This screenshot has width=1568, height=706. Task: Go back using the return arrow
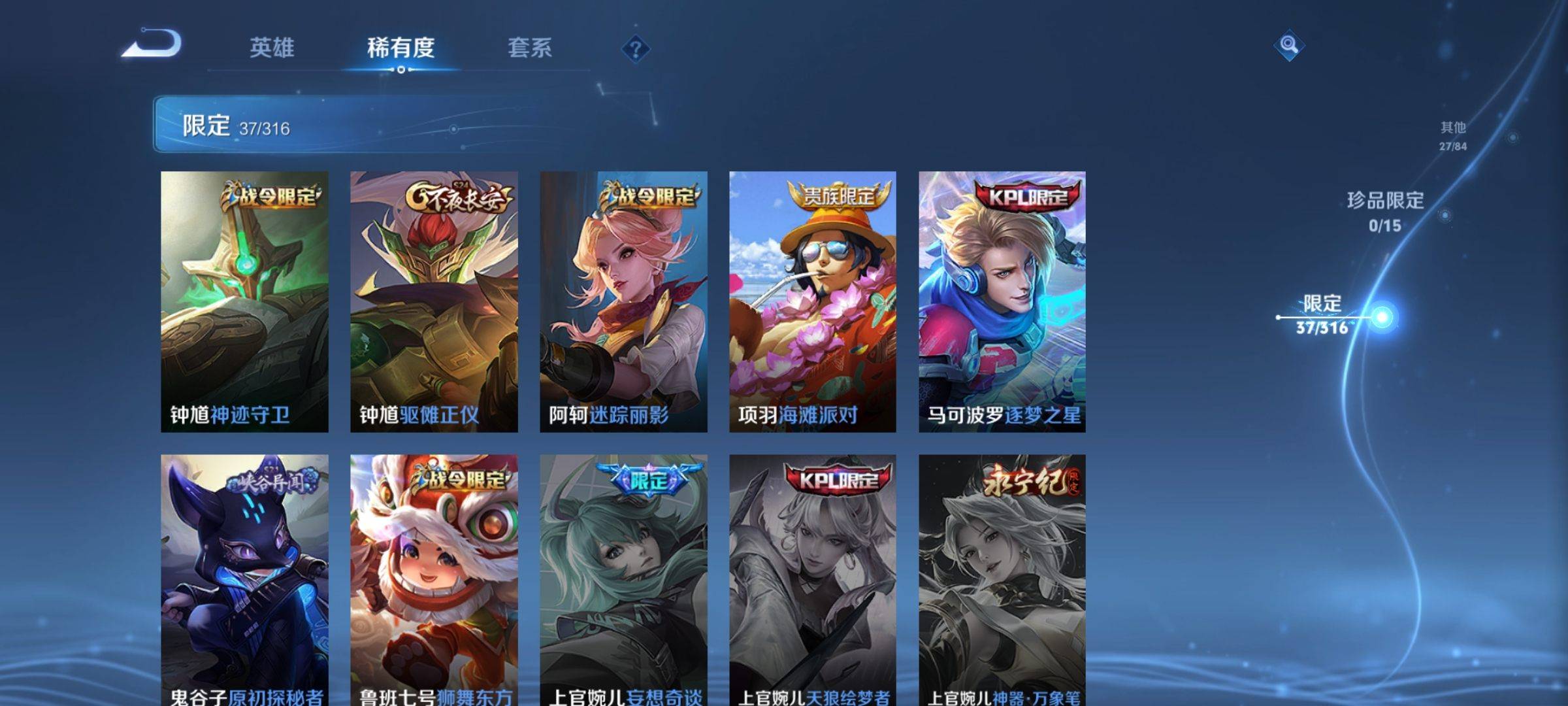point(152,44)
